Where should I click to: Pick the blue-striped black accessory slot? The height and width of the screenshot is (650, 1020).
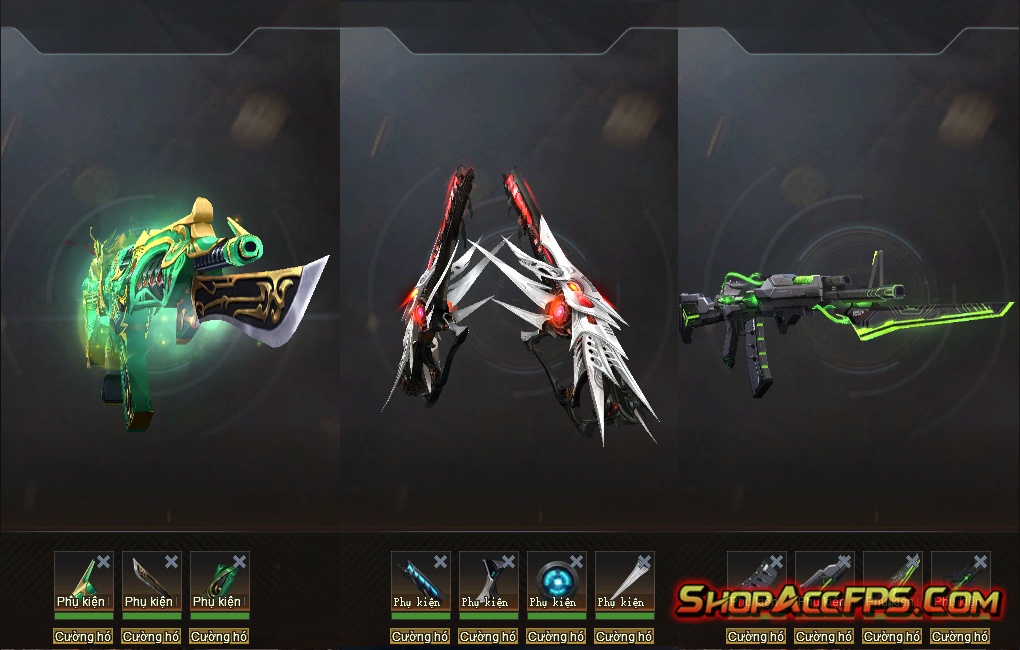point(420,580)
